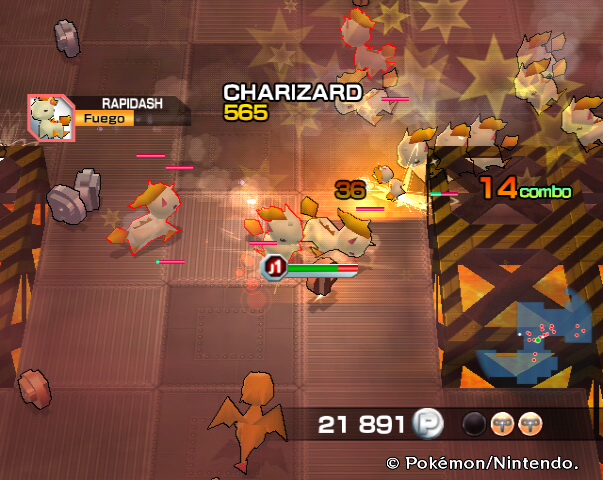
Task: Click the silver P coin icon
Action: (427, 425)
